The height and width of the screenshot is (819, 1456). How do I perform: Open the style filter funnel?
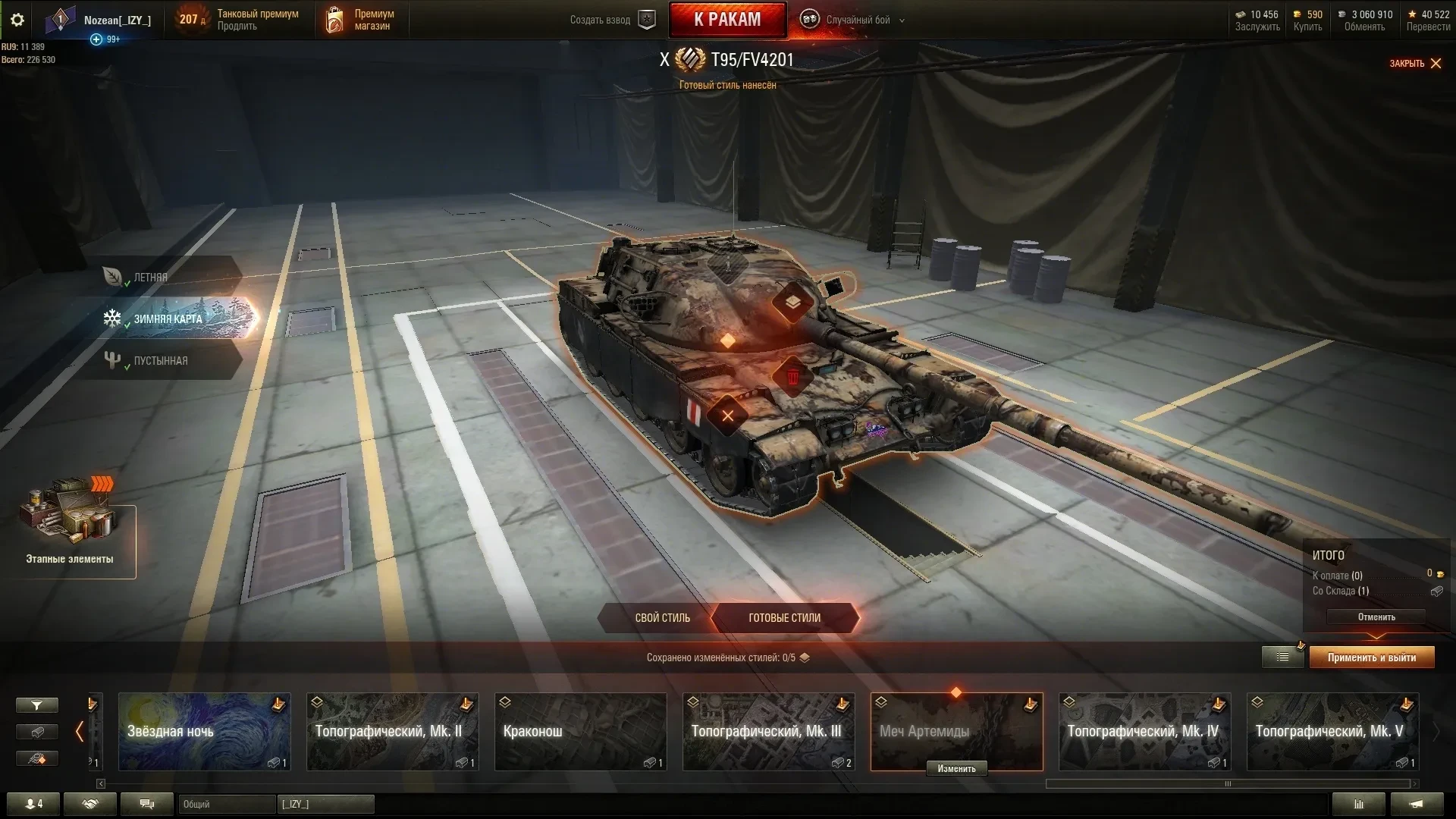36,706
